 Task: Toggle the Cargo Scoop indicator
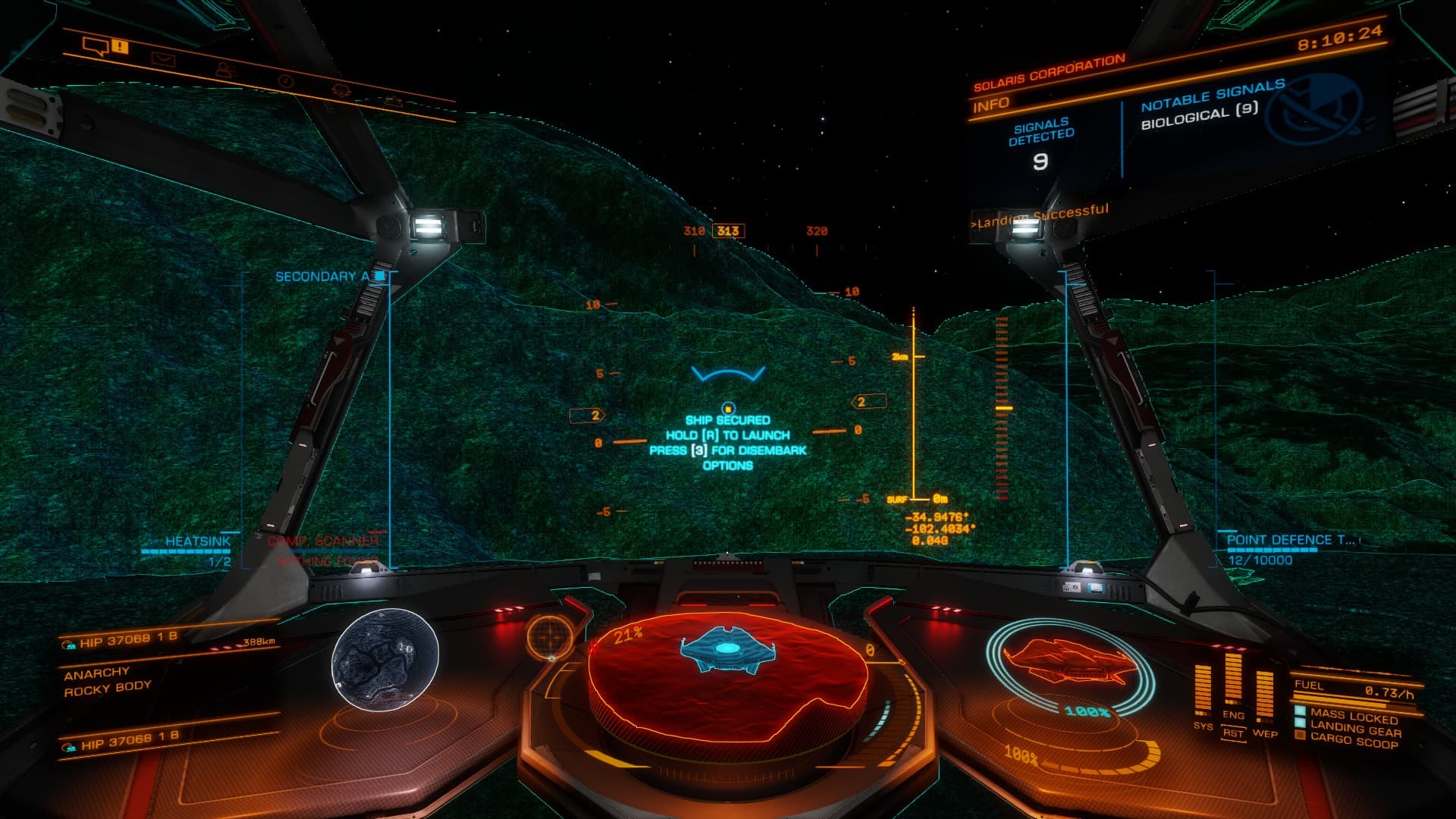[1353, 742]
